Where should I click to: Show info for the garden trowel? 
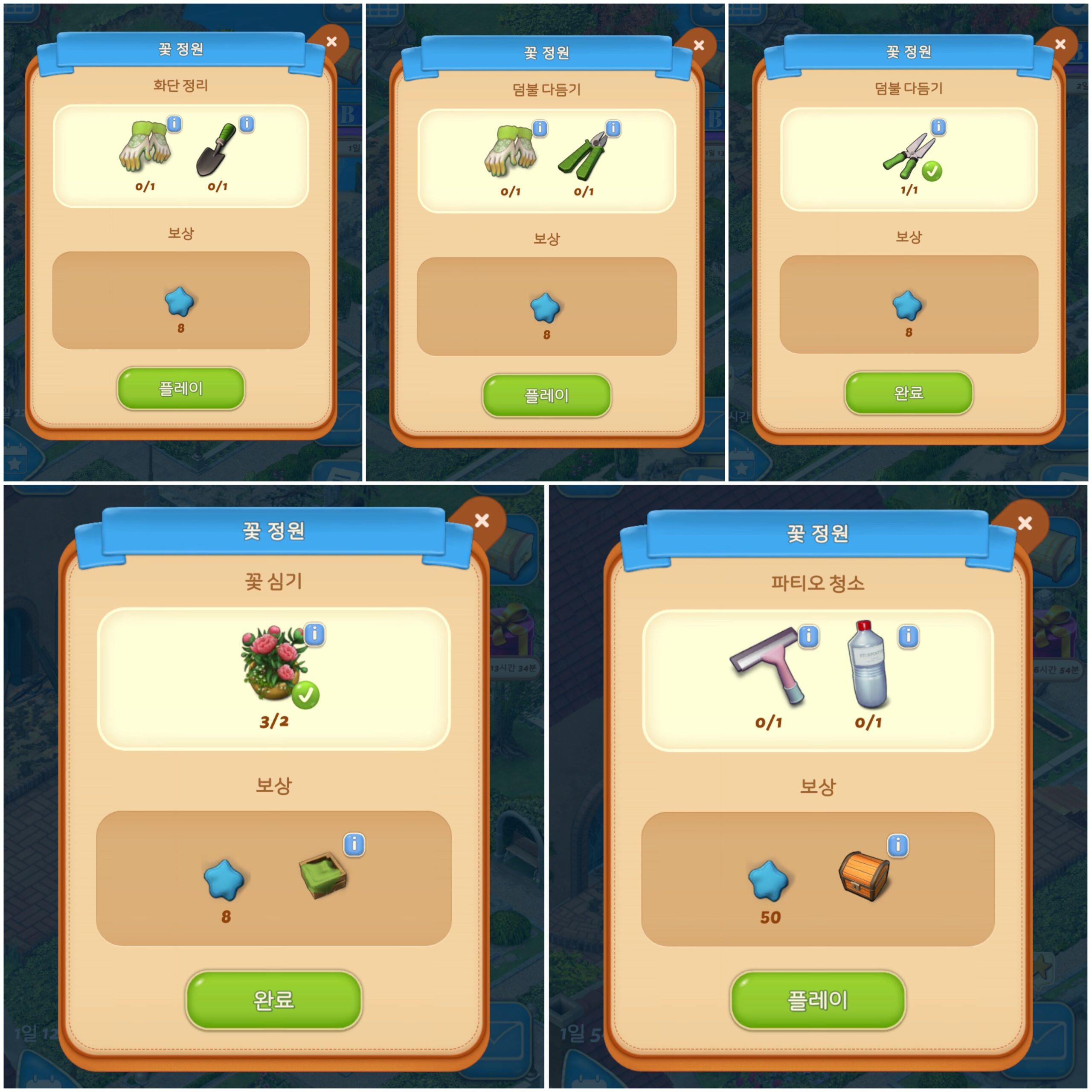click(247, 124)
